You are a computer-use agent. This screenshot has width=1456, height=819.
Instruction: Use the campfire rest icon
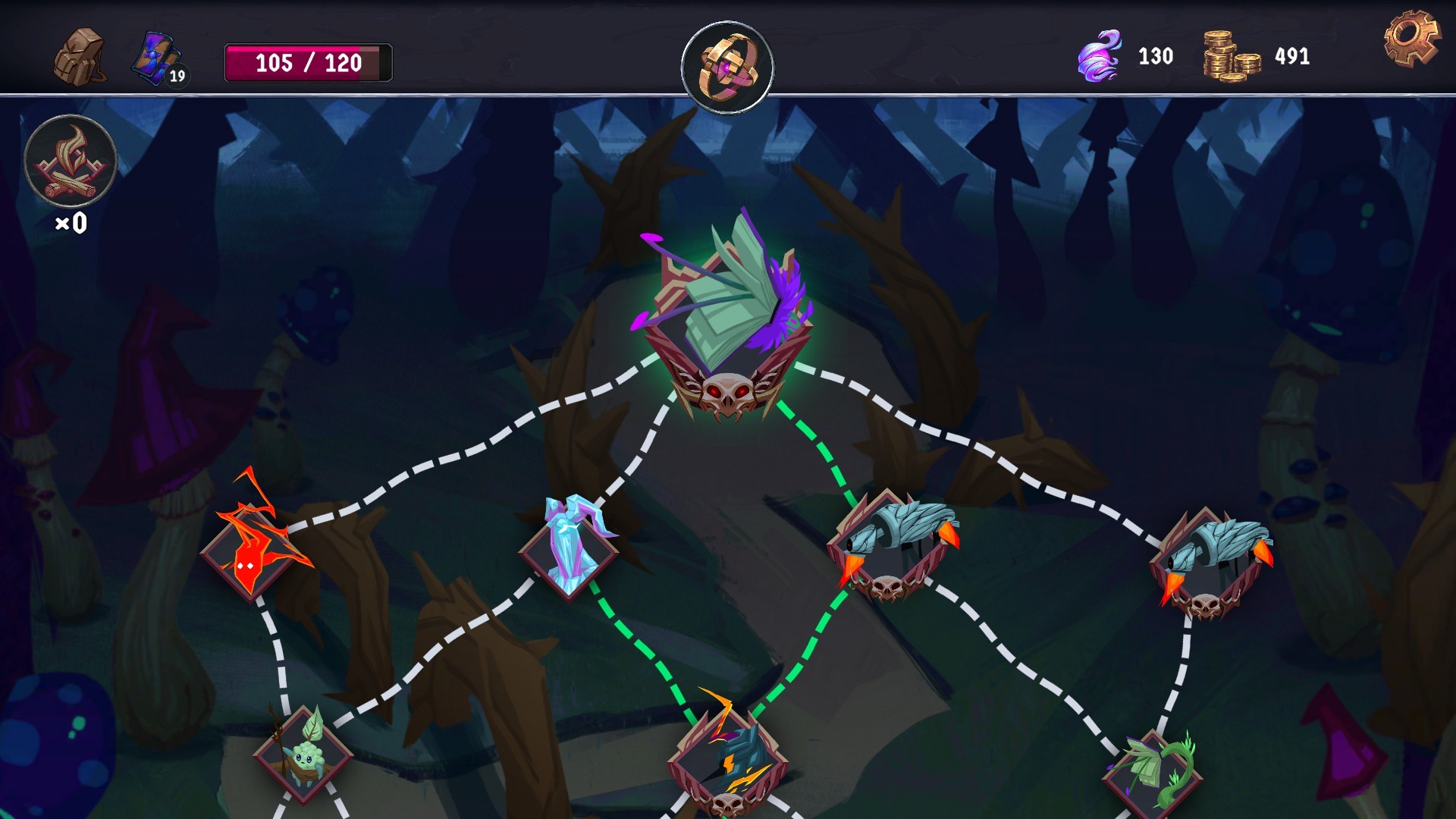click(x=71, y=162)
